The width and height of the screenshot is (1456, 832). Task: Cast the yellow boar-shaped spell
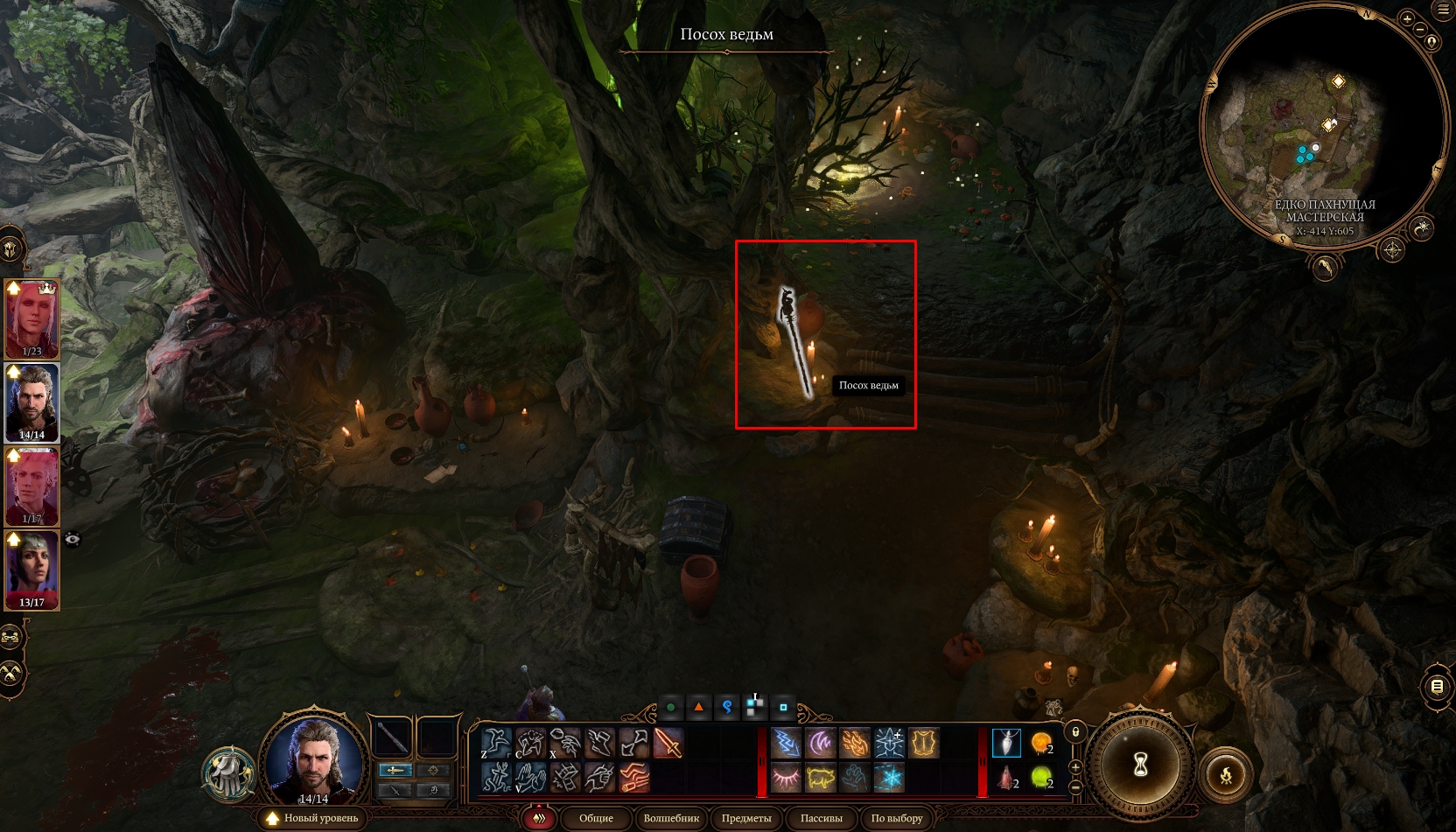pyautogui.click(x=821, y=777)
